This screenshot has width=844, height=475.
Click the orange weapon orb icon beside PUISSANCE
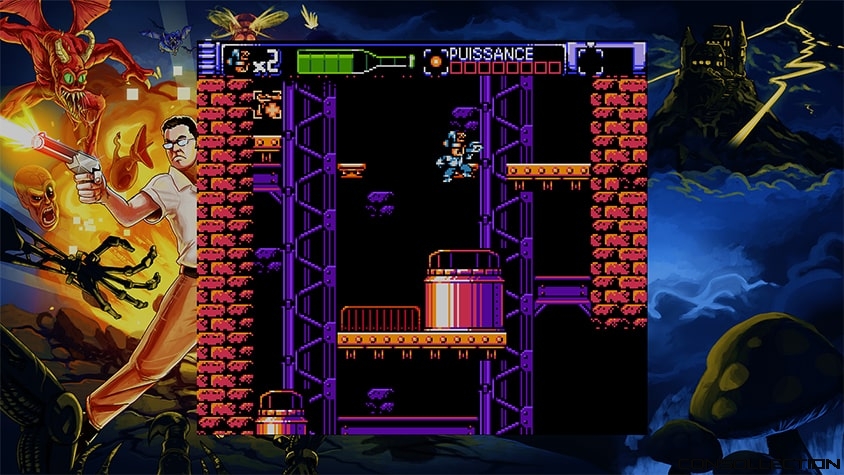[435, 61]
